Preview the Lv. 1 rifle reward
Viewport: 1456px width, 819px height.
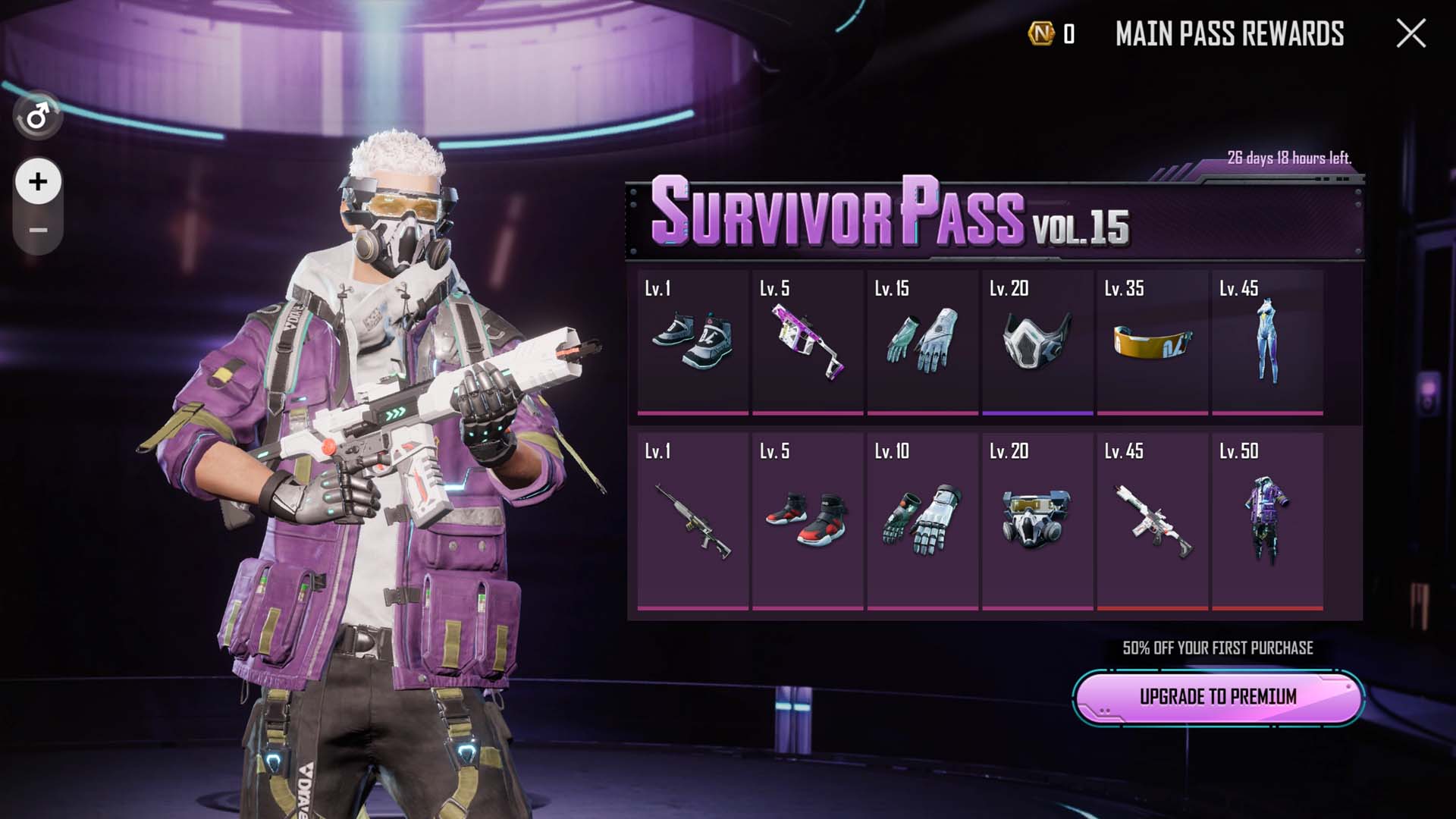(692, 521)
